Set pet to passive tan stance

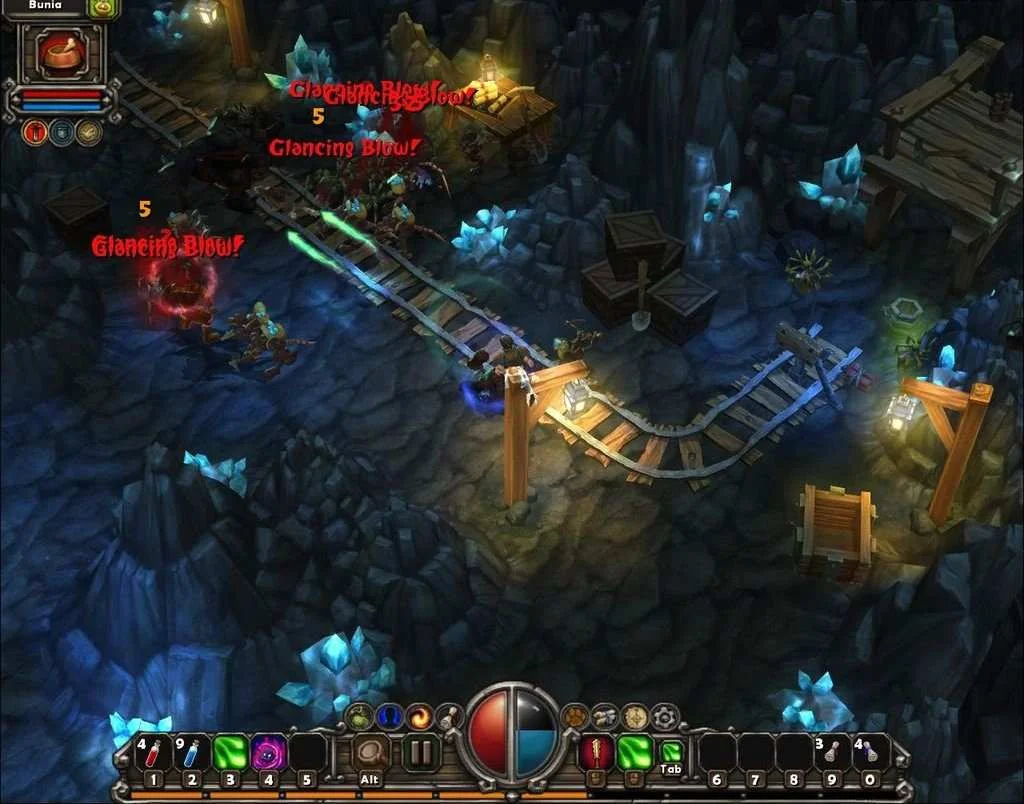point(89,132)
